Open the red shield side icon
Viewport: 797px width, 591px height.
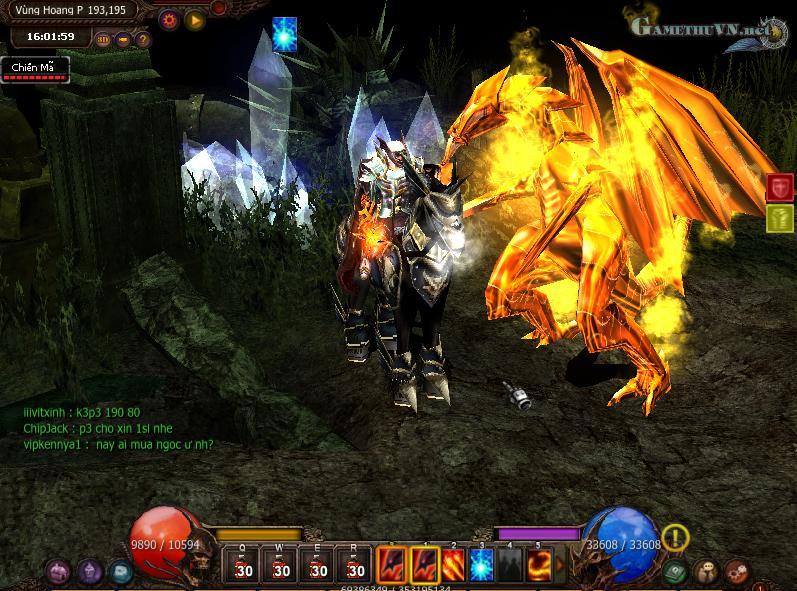(x=780, y=187)
